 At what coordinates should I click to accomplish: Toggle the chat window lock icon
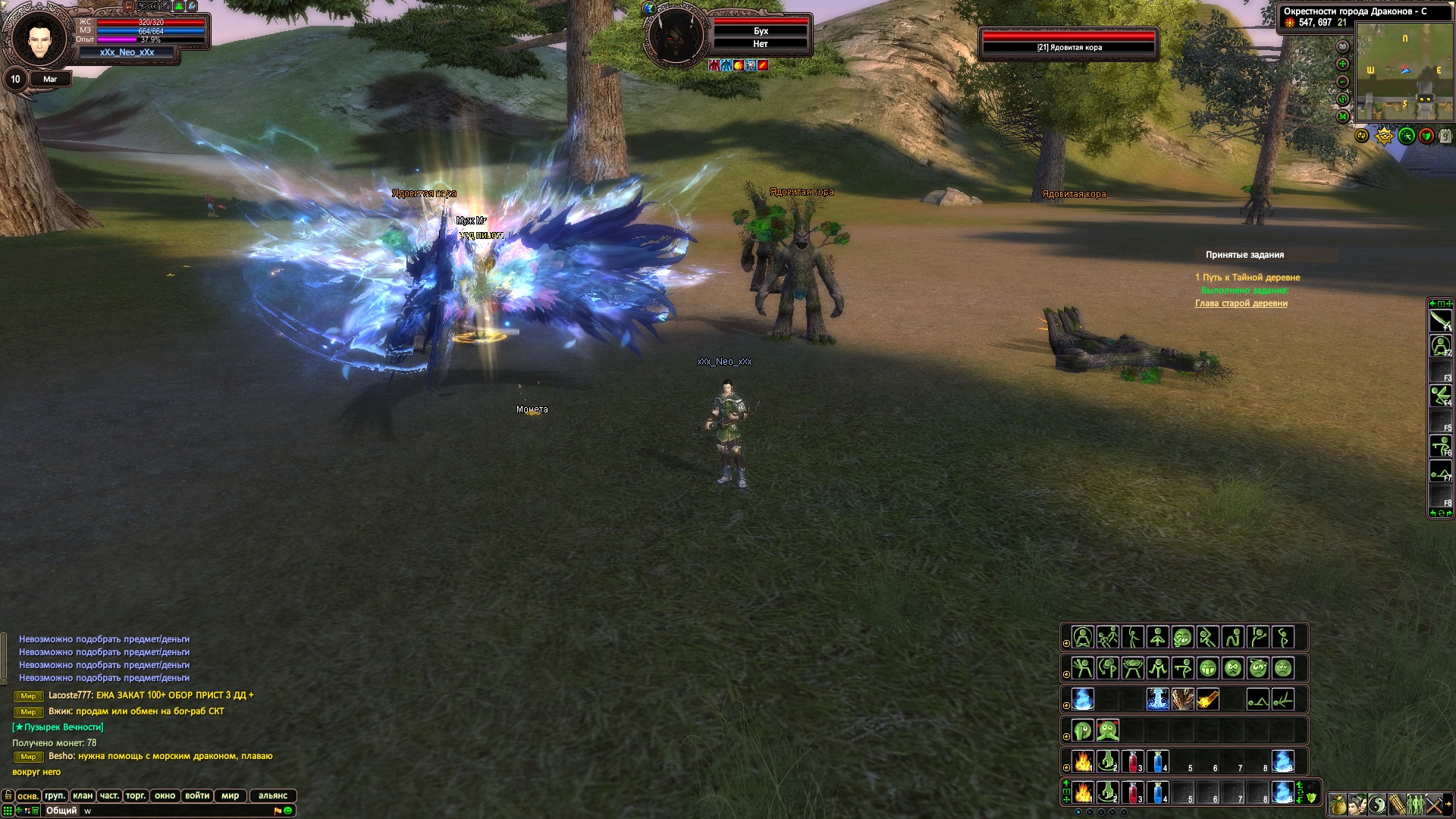click(8, 795)
